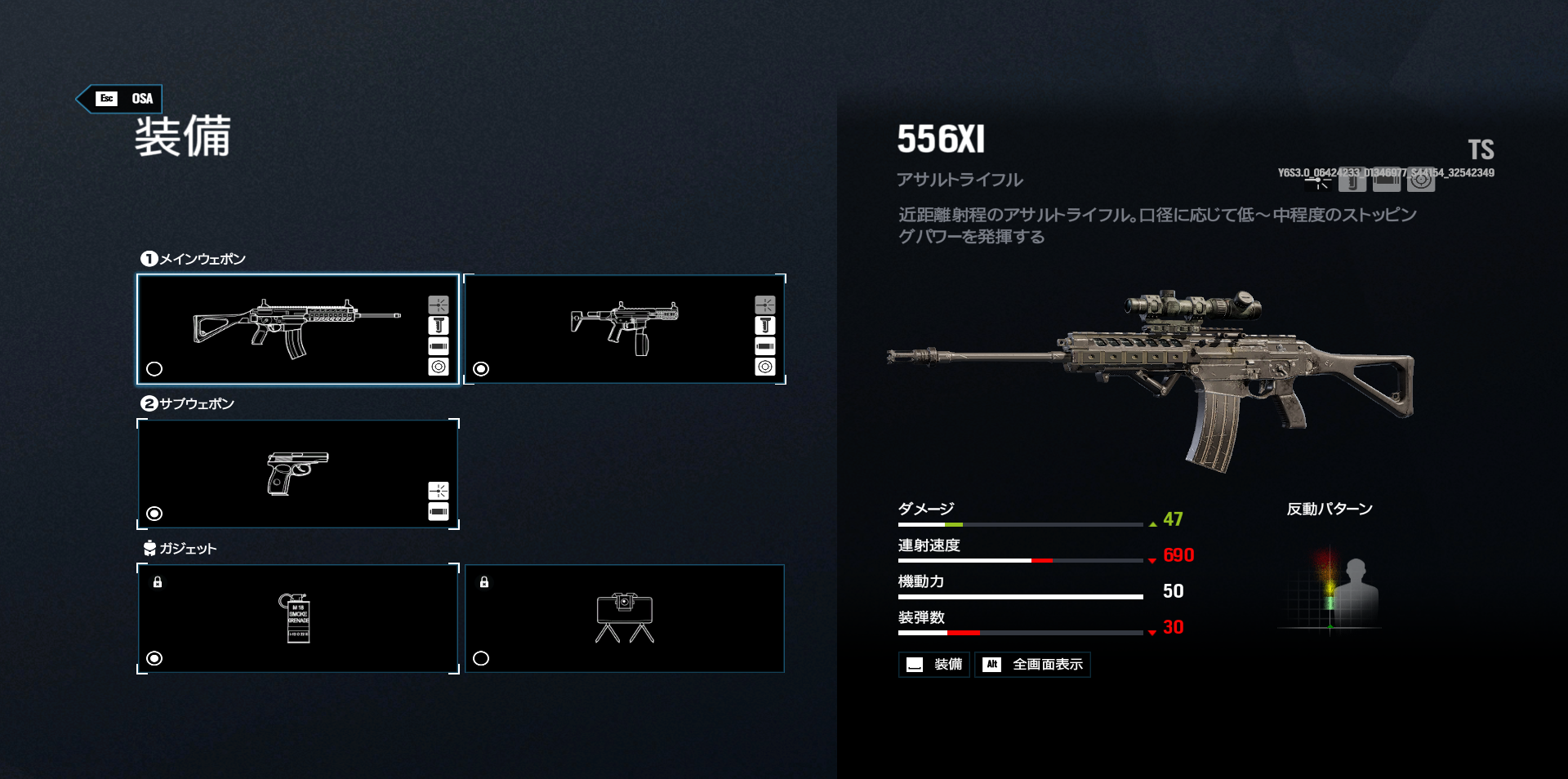Select the smoke grenade gadget radio button
The height and width of the screenshot is (779, 1568).
pyautogui.click(x=155, y=657)
